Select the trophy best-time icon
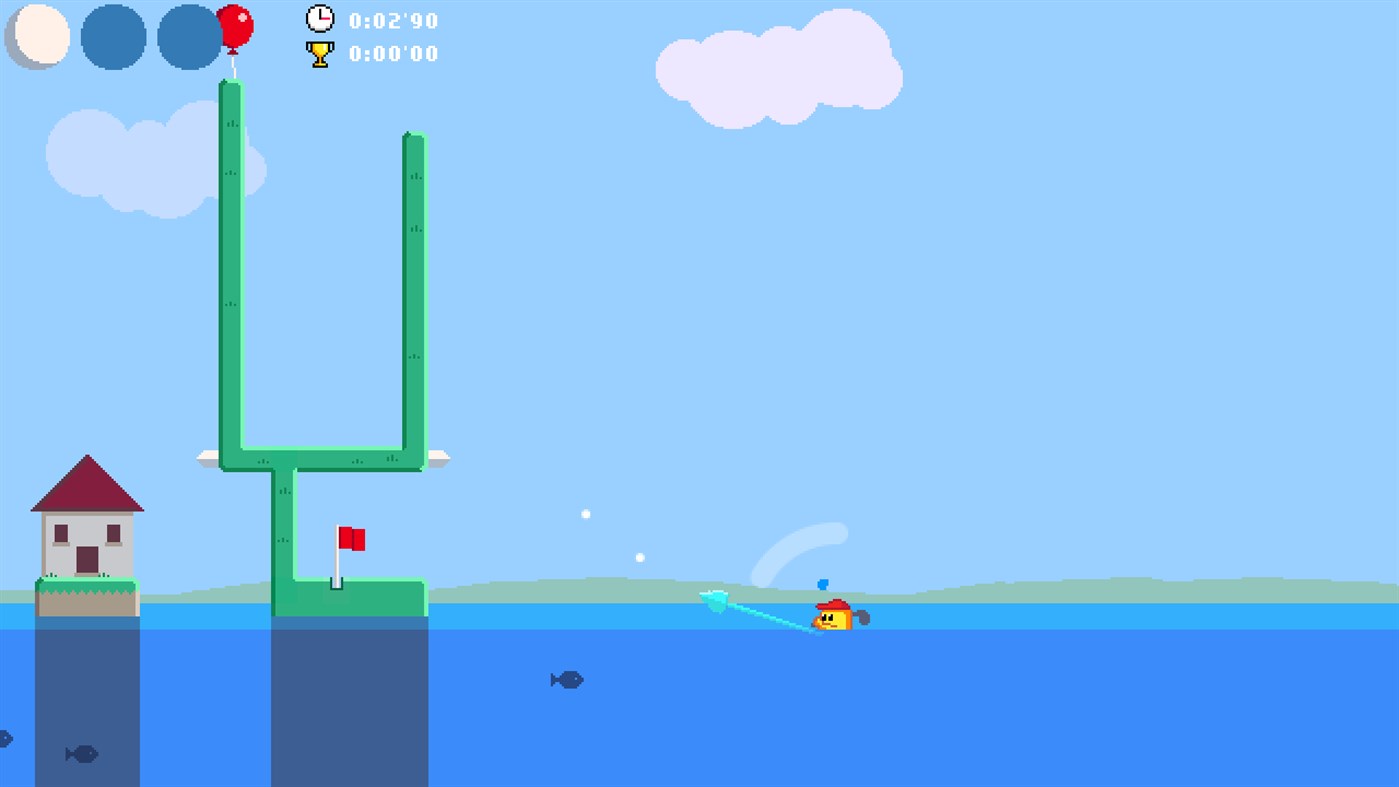The image size is (1399, 787). 318,54
